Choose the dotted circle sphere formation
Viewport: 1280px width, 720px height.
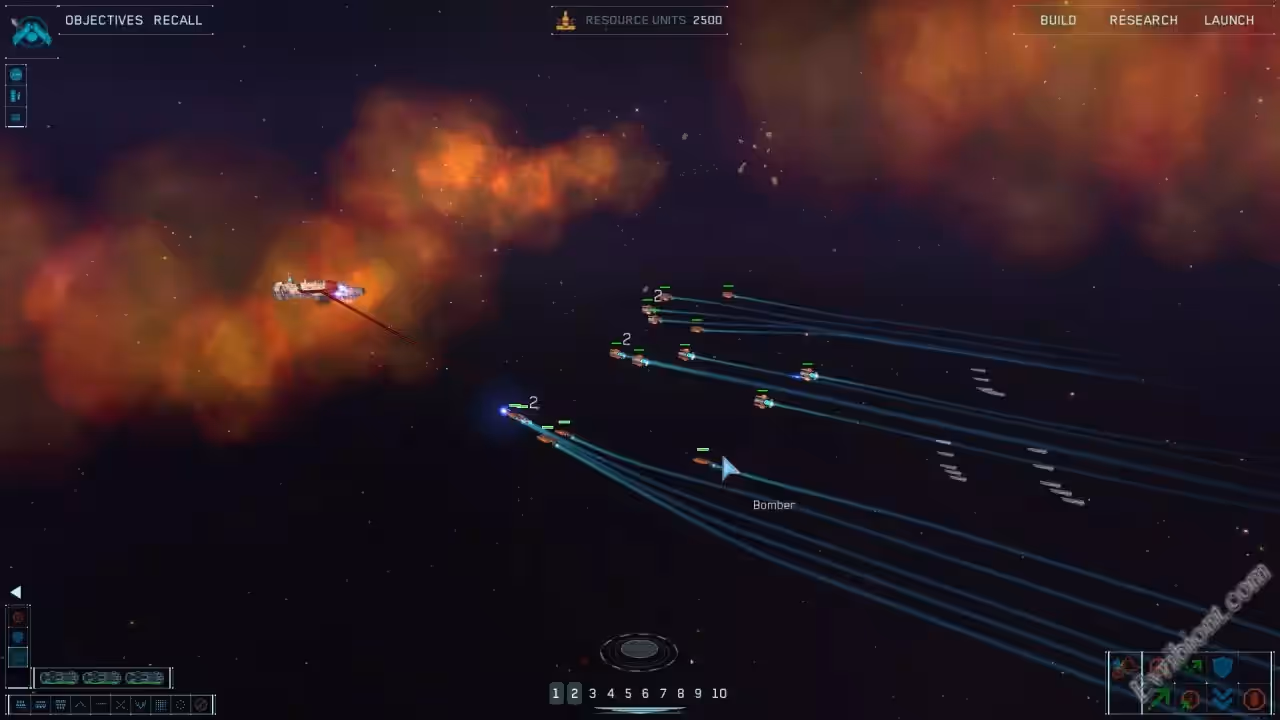click(181, 705)
